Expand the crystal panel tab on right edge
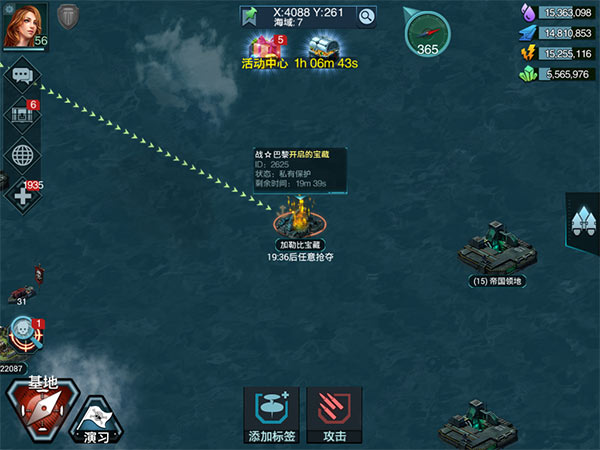This screenshot has height=450, width=600. tap(582, 219)
